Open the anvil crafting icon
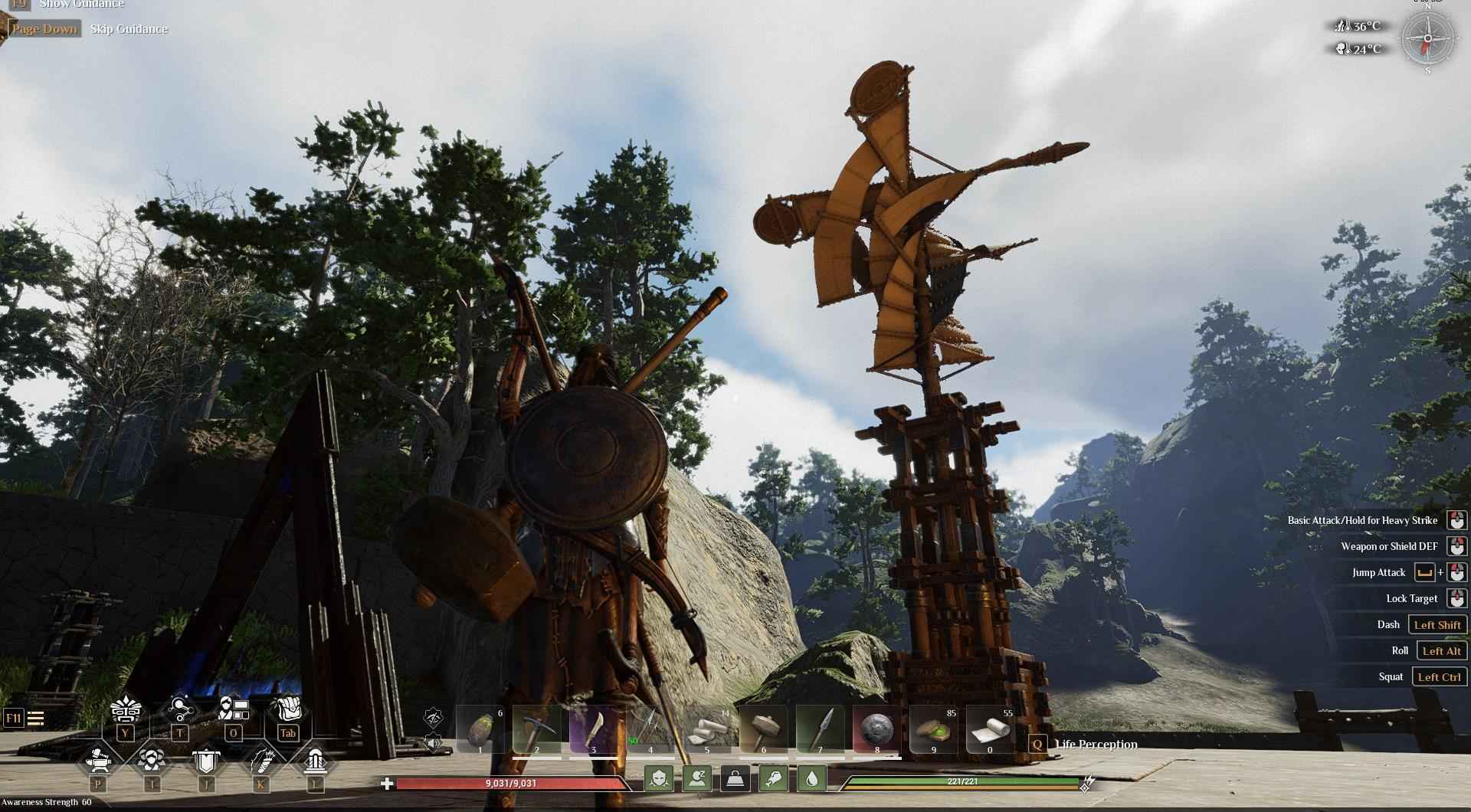Screen dimensions: 1471x812 99,761
